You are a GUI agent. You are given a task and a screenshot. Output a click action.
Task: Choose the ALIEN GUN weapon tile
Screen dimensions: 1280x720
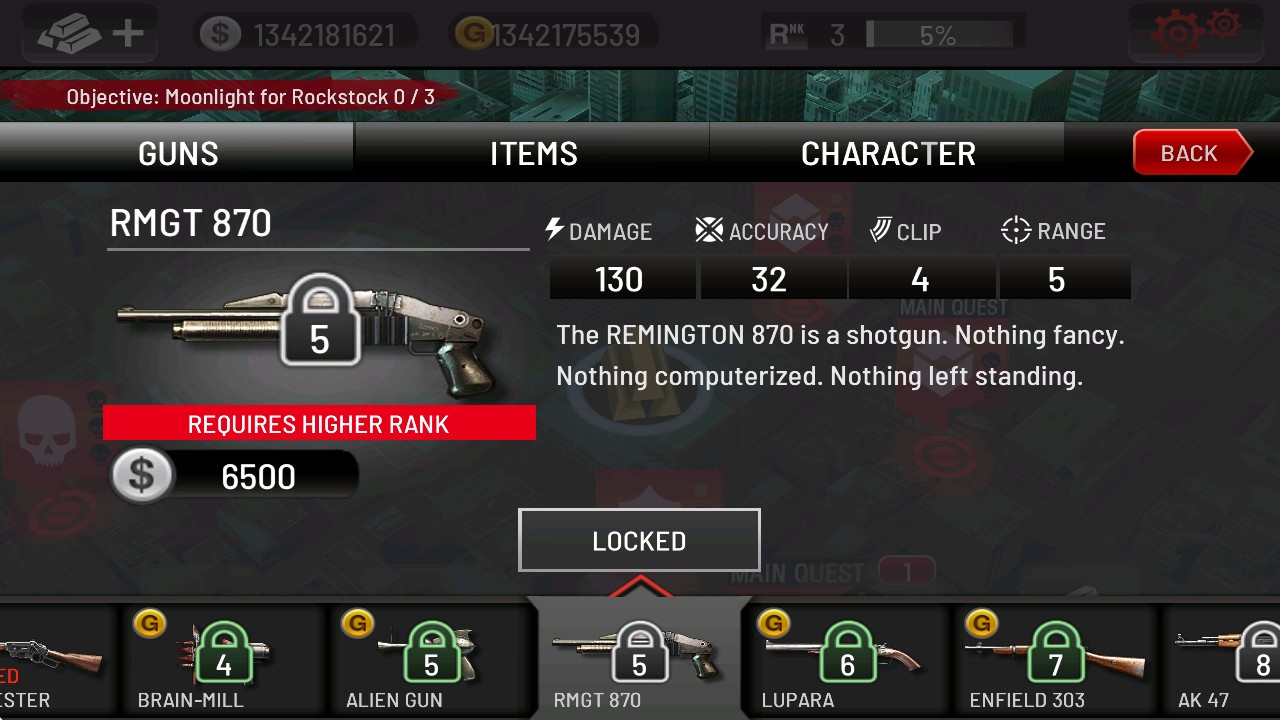pyautogui.click(x=430, y=660)
